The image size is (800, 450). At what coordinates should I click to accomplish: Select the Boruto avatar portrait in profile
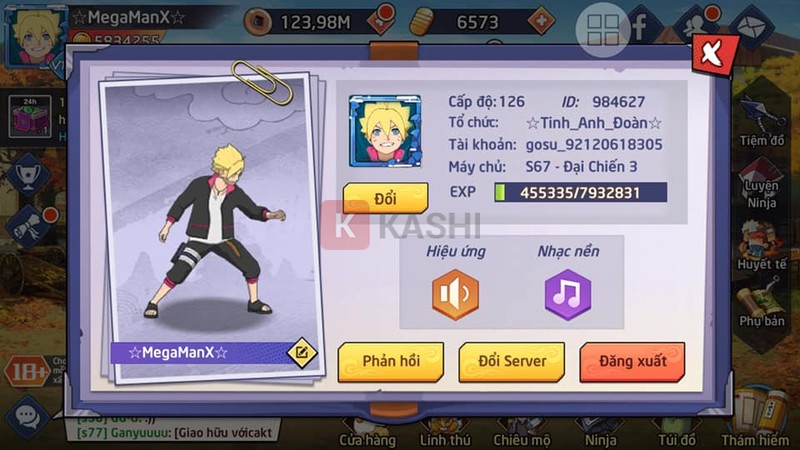(385, 131)
